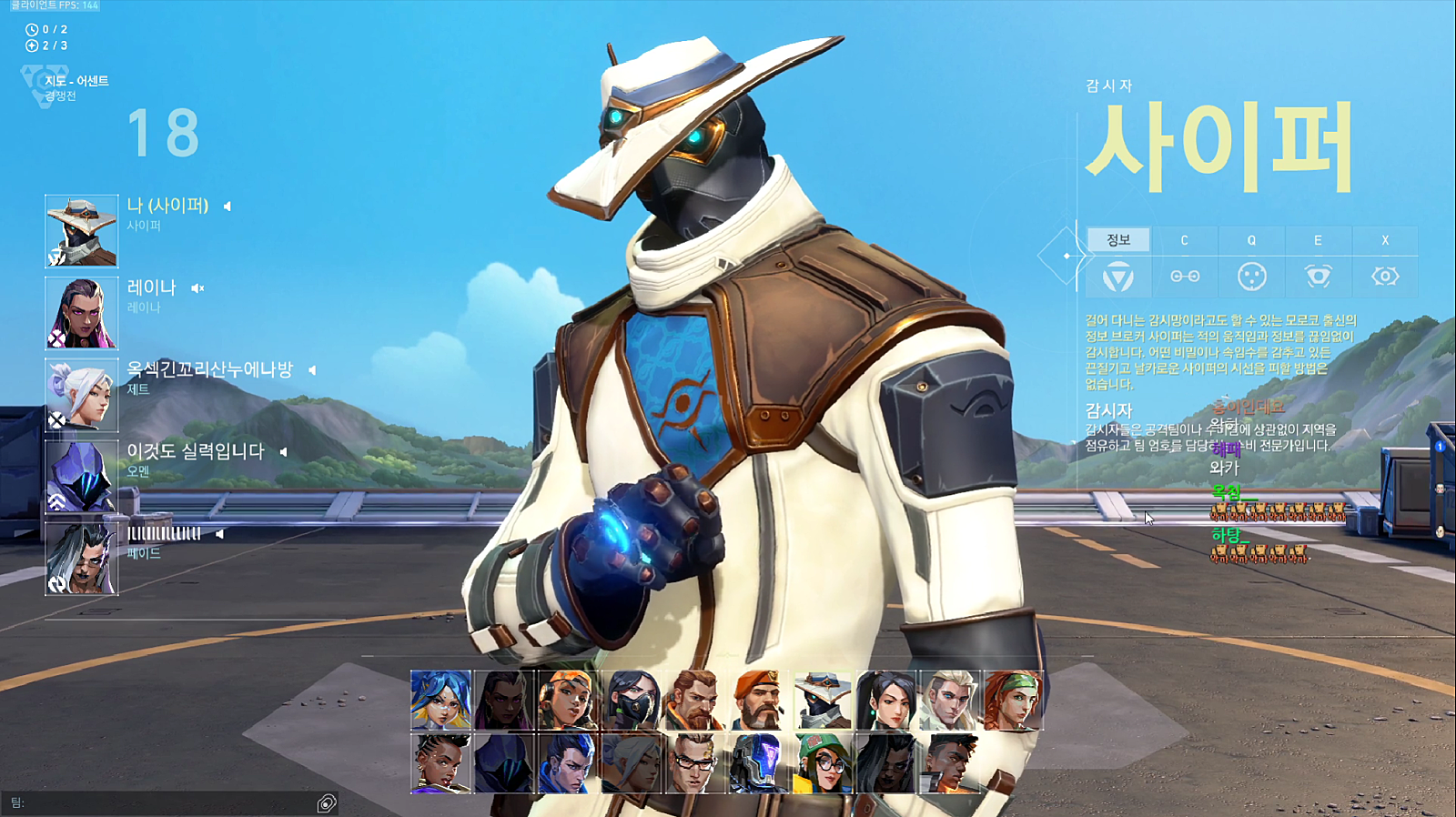Viewport: 1456px width, 817px height.
Task: Pick Chamber wearing glasses
Action: pyautogui.click(x=695, y=763)
